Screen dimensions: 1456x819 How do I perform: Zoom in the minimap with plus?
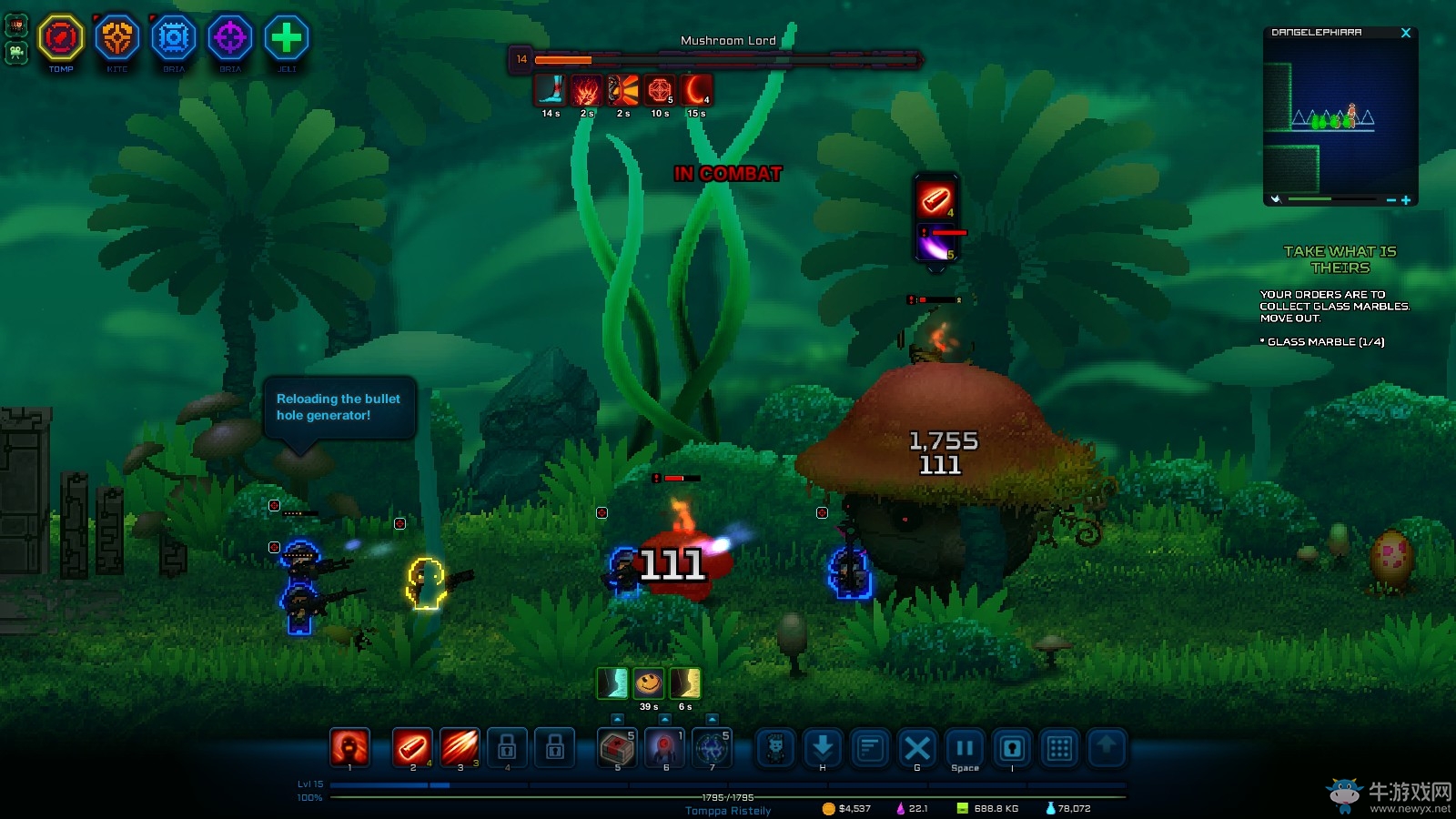pyautogui.click(x=1406, y=200)
